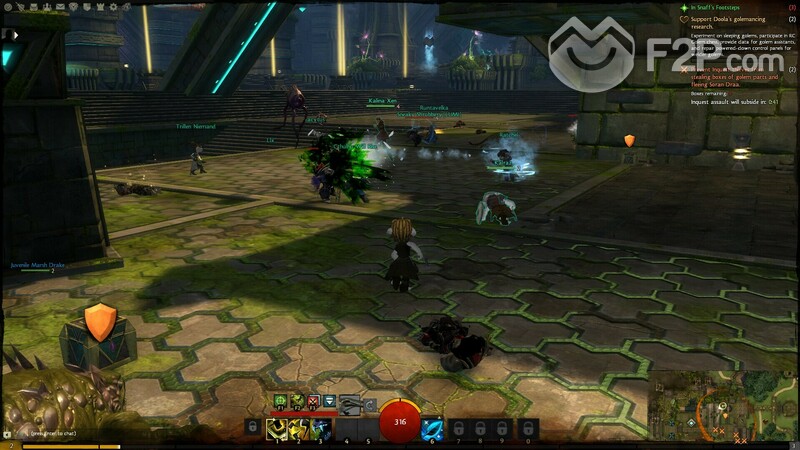The height and width of the screenshot is (450, 800).
Task: Trigger the weapon skill in slot 3
Action: (320, 430)
